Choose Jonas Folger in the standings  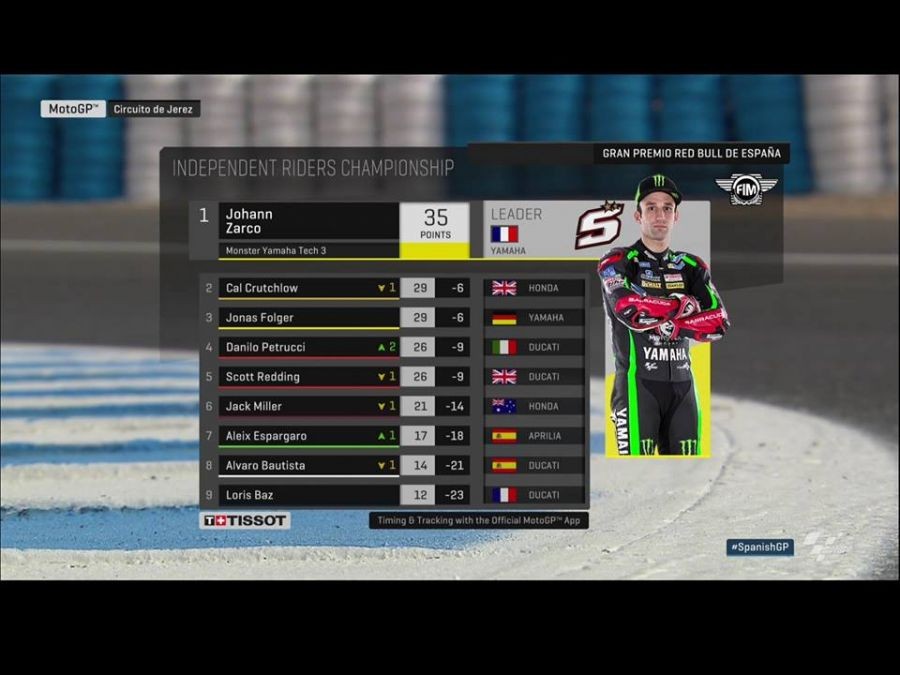[309, 317]
